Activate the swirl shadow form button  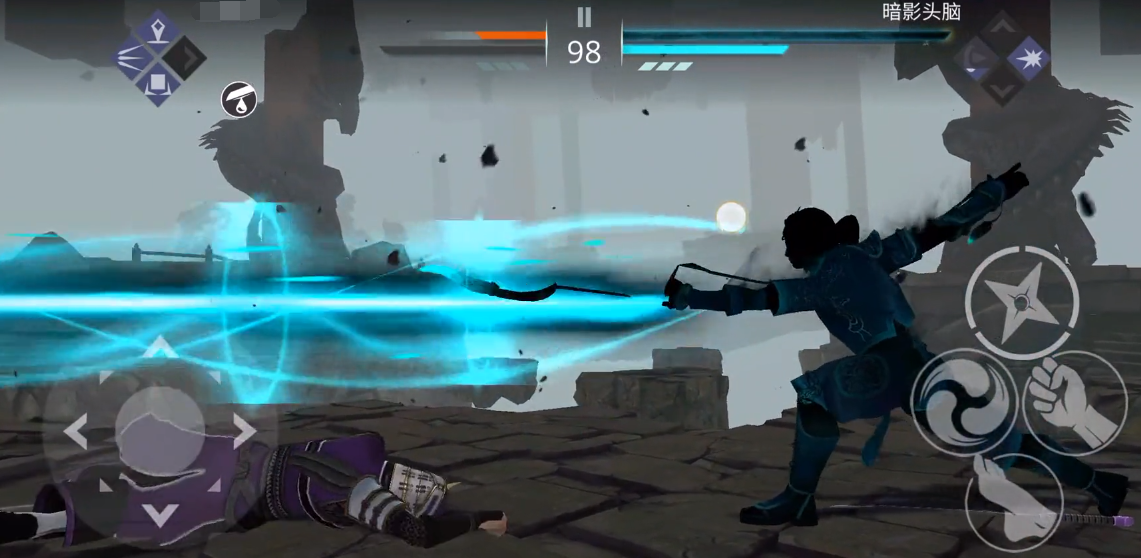(964, 402)
